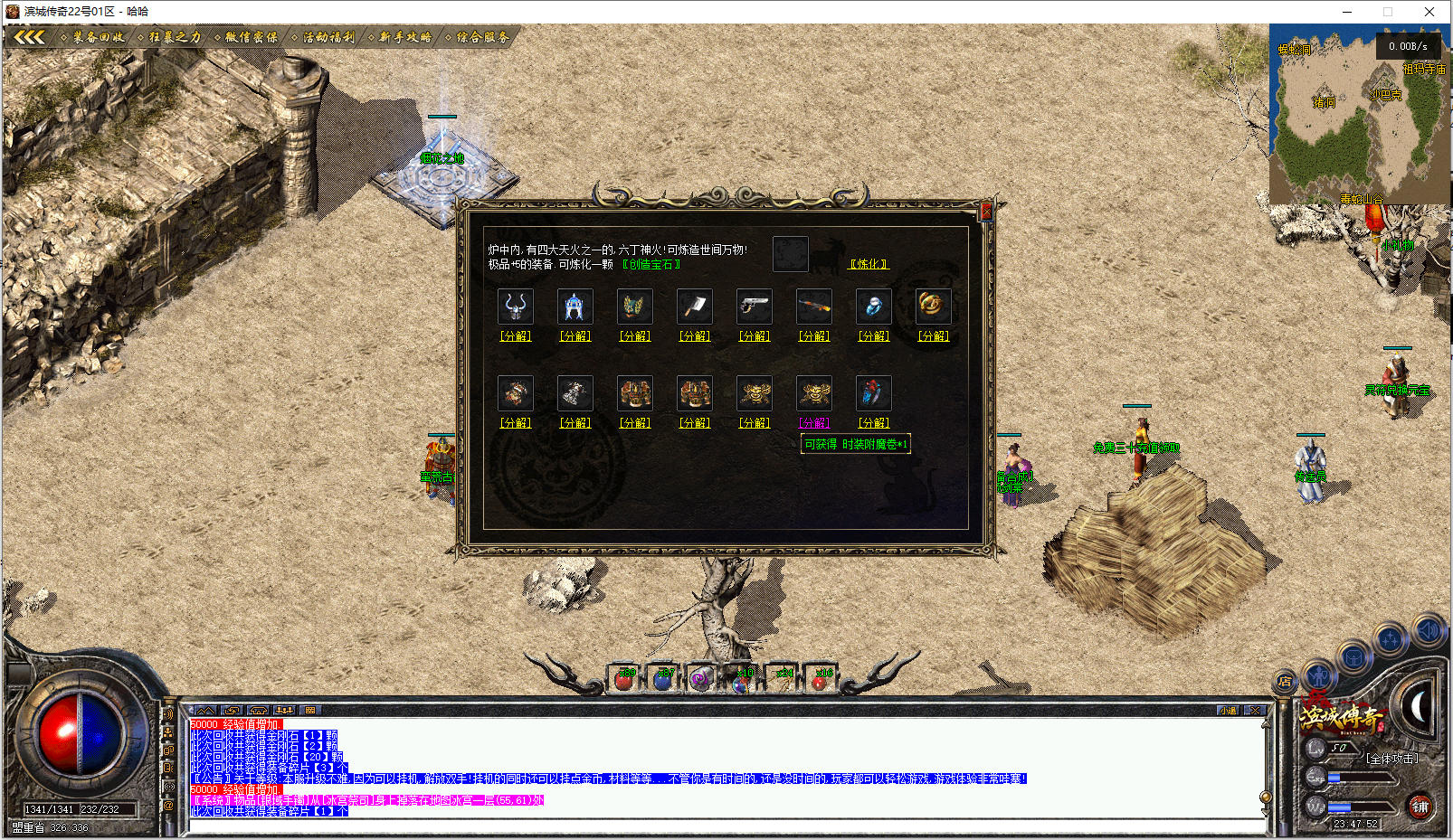Open the minimap
1453x840 pixels.
point(1359,113)
